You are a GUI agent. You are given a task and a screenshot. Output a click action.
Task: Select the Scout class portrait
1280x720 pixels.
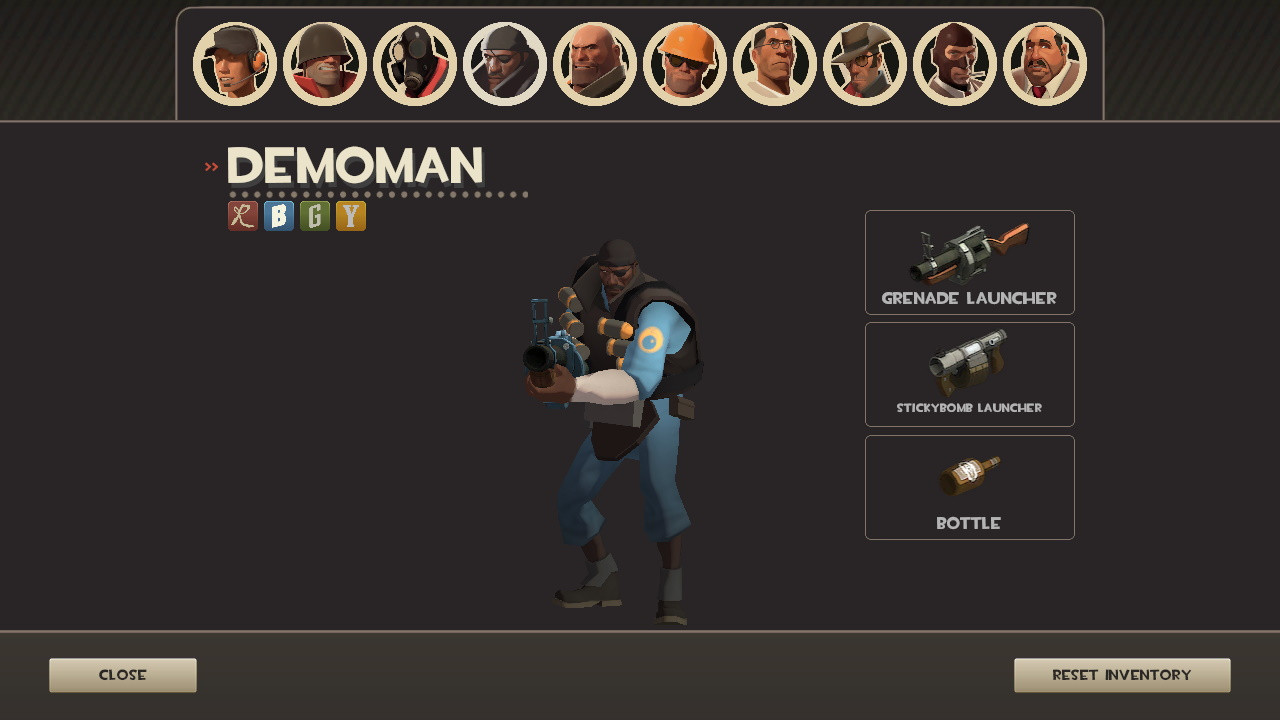(235, 64)
